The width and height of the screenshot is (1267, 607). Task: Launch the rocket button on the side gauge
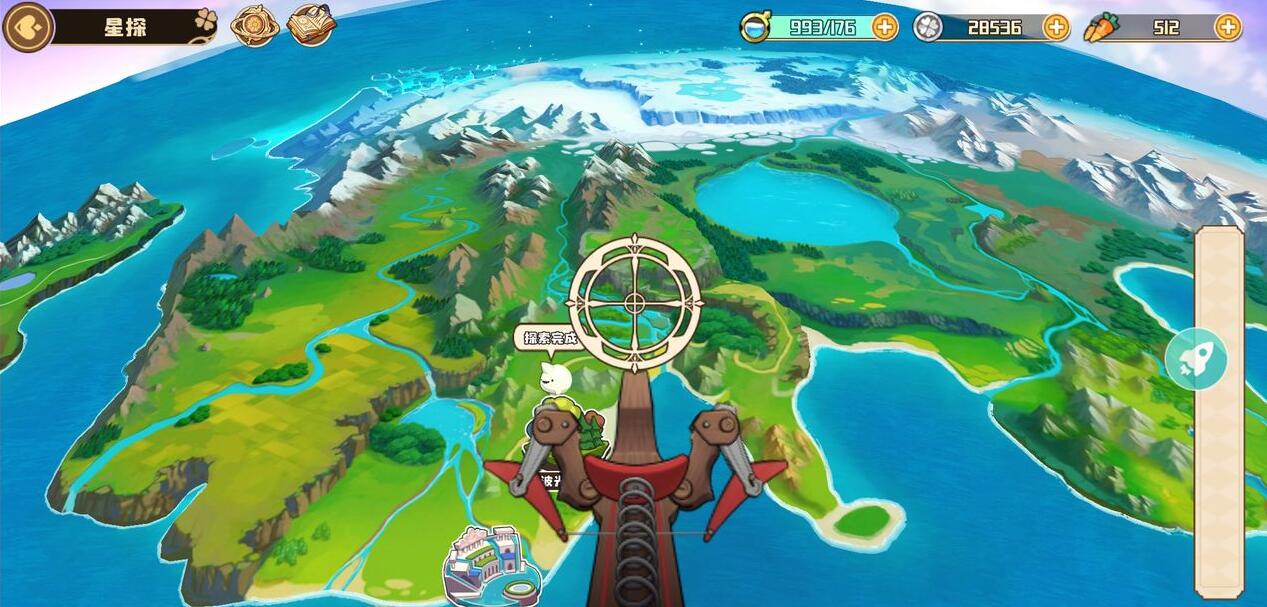click(x=1196, y=359)
